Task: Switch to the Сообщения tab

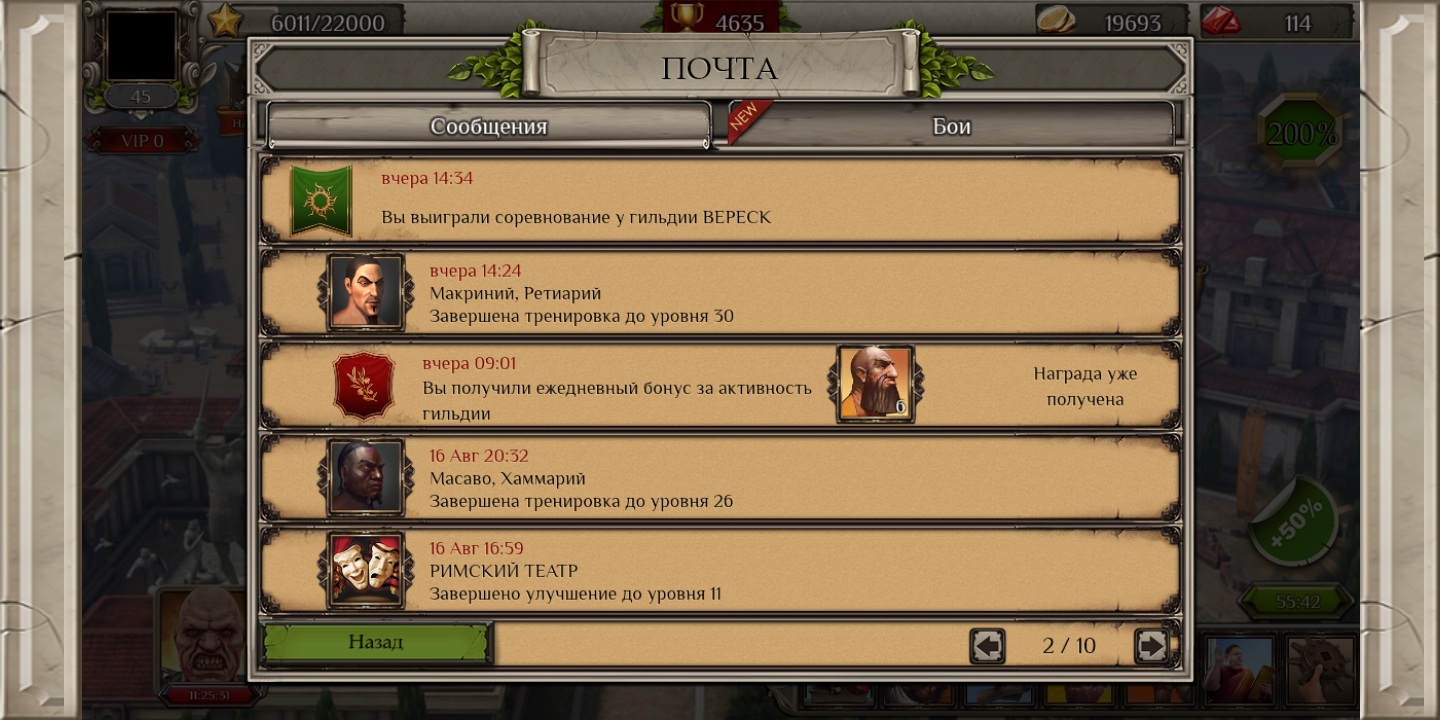Action: [x=488, y=126]
